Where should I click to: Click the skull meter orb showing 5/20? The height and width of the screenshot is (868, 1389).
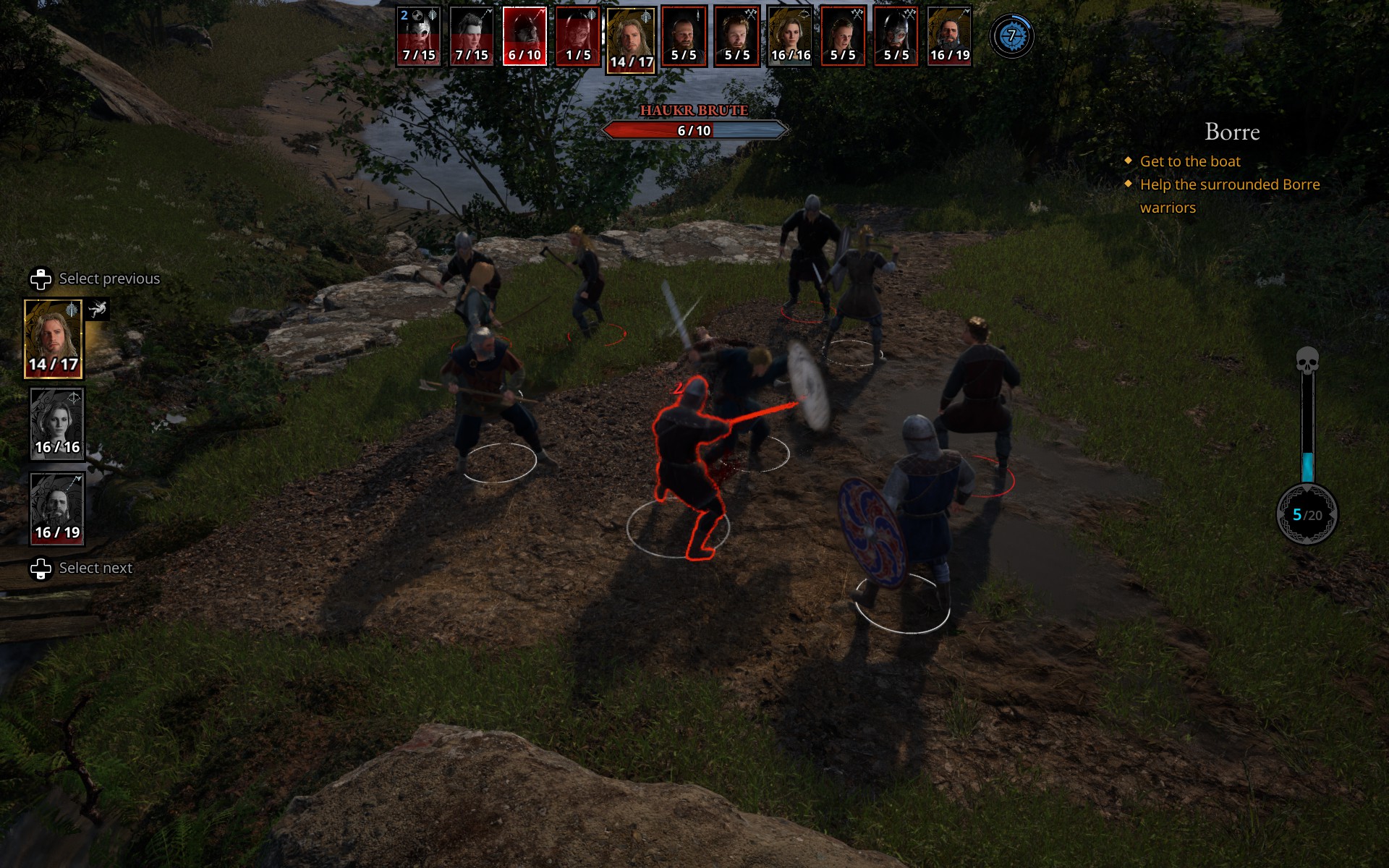[x=1307, y=514]
